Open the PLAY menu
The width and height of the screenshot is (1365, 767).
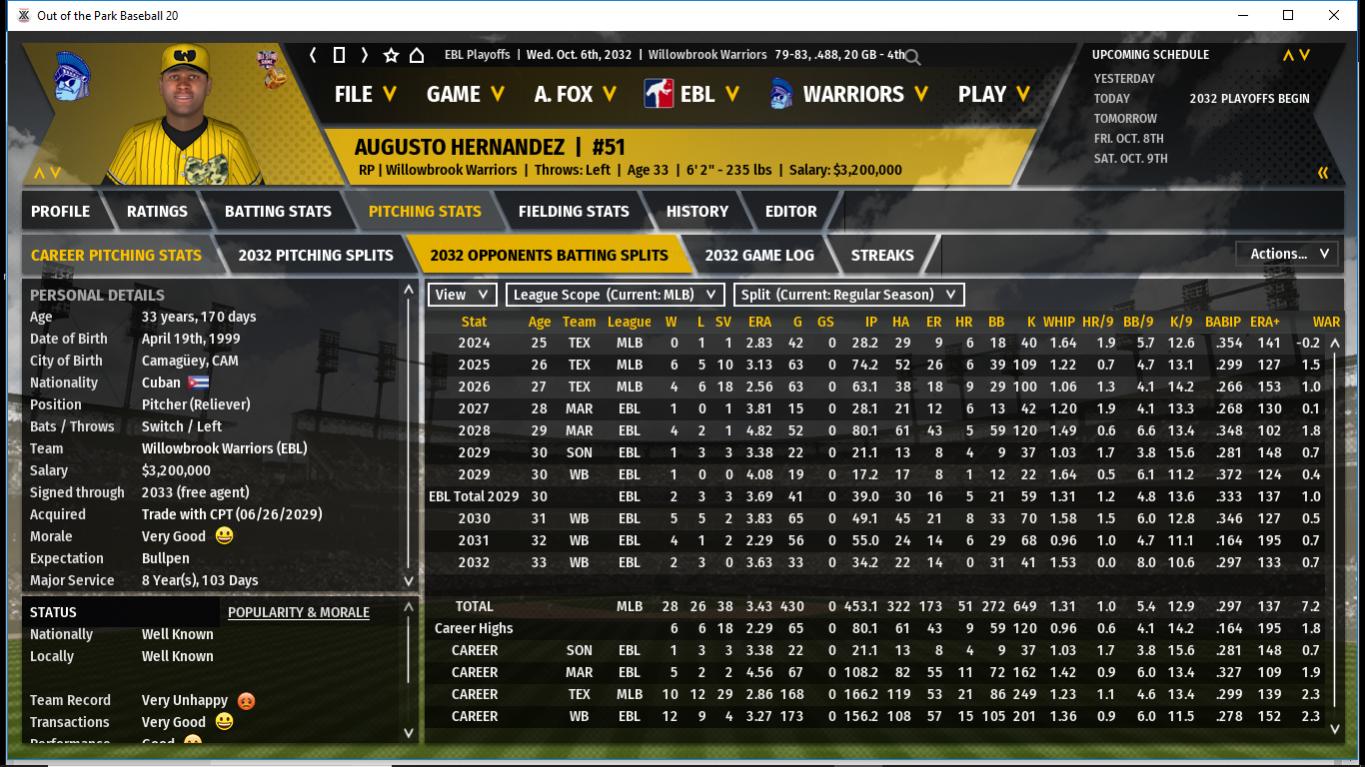(x=993, y=94)
